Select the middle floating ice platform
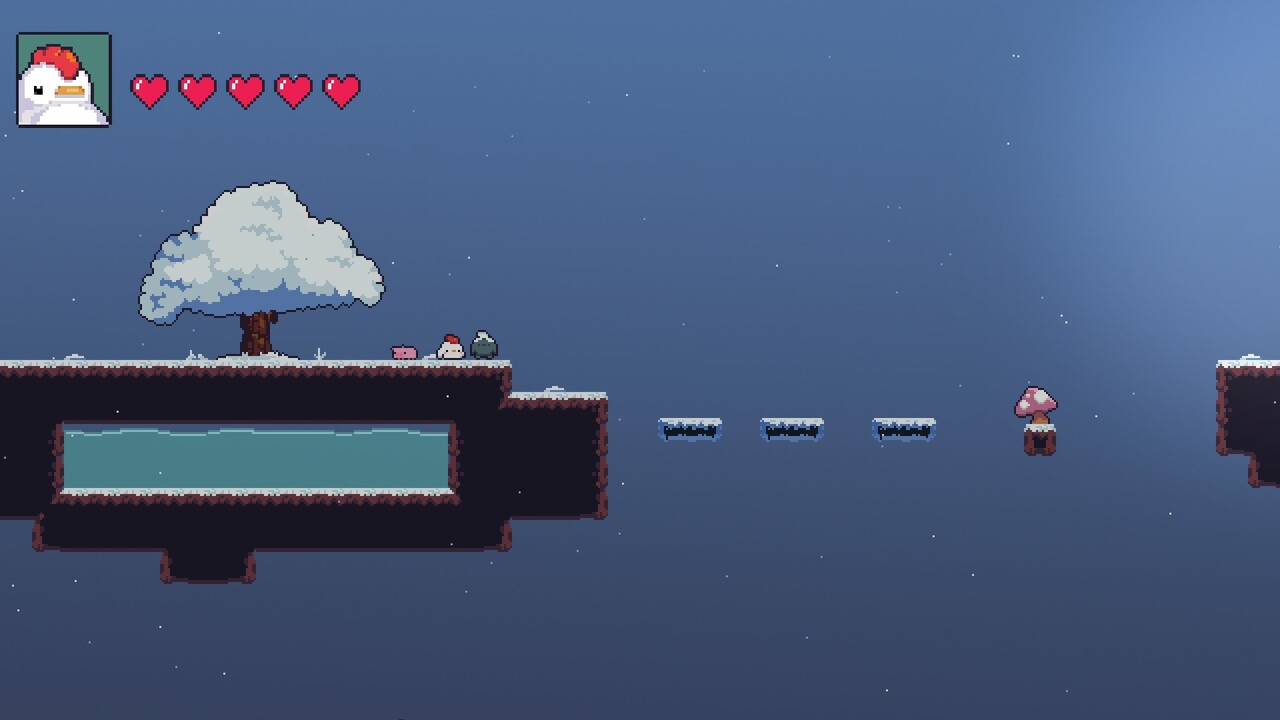Image resolution: width=1280 pixels, height=720 pixels. [x=793, y=428]
